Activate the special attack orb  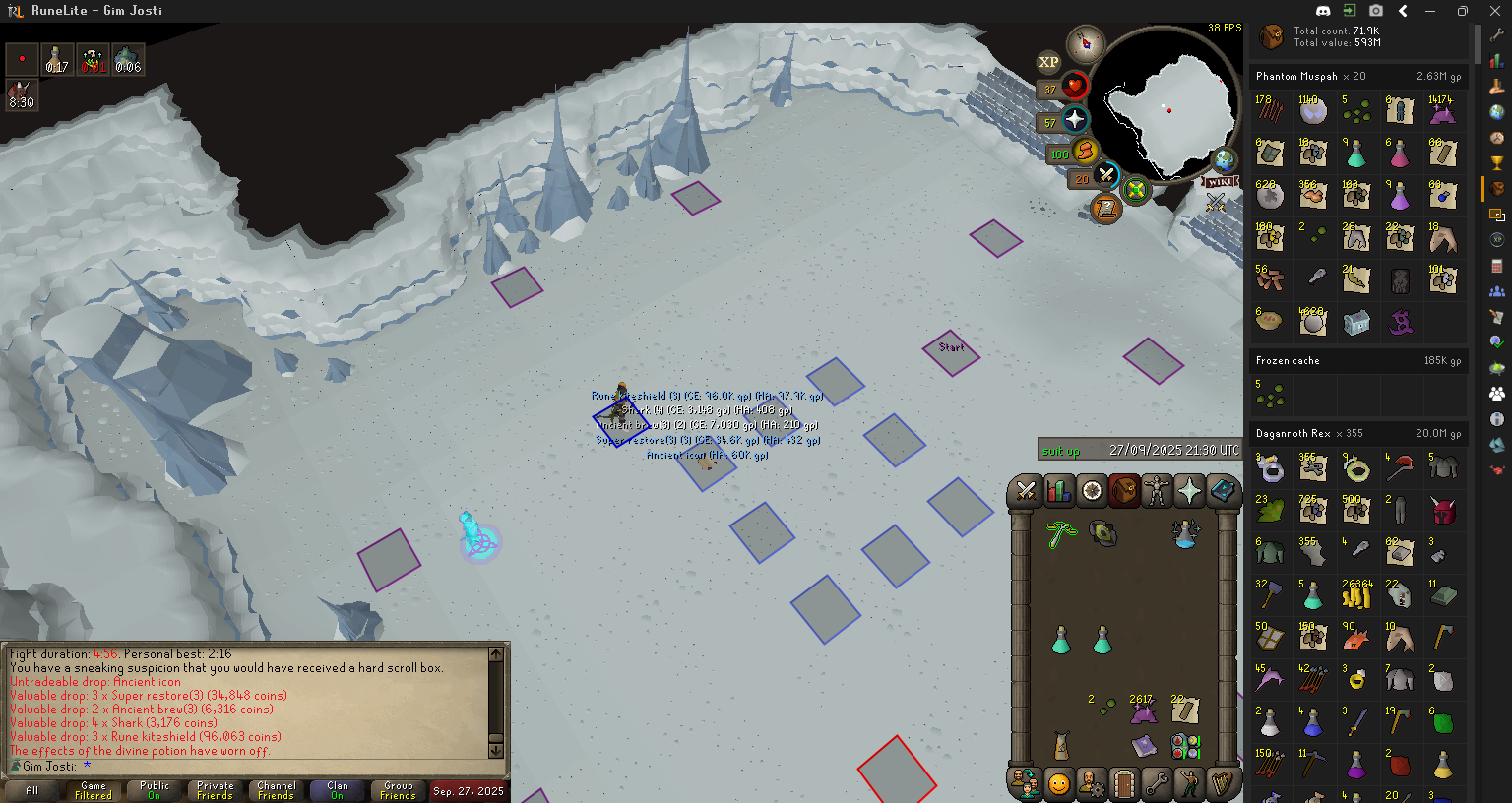point(1105,176)
